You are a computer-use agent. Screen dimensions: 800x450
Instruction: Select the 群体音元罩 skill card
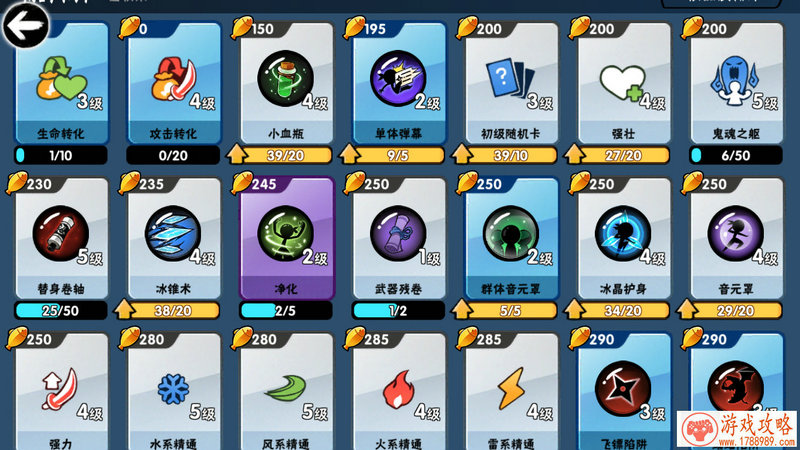click(x=511, y=238)
